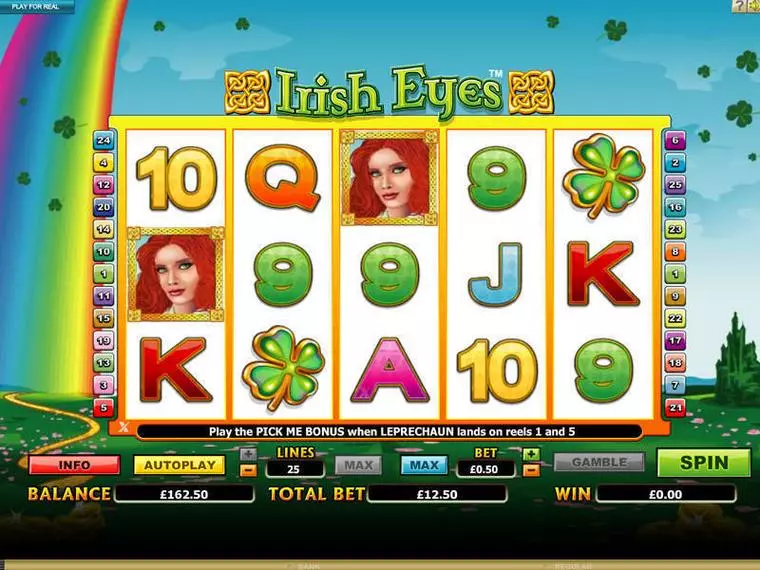The height and width of the screenshot is (570, 760).
Task: Raise the bet amount with green plus
Action: 532,454
